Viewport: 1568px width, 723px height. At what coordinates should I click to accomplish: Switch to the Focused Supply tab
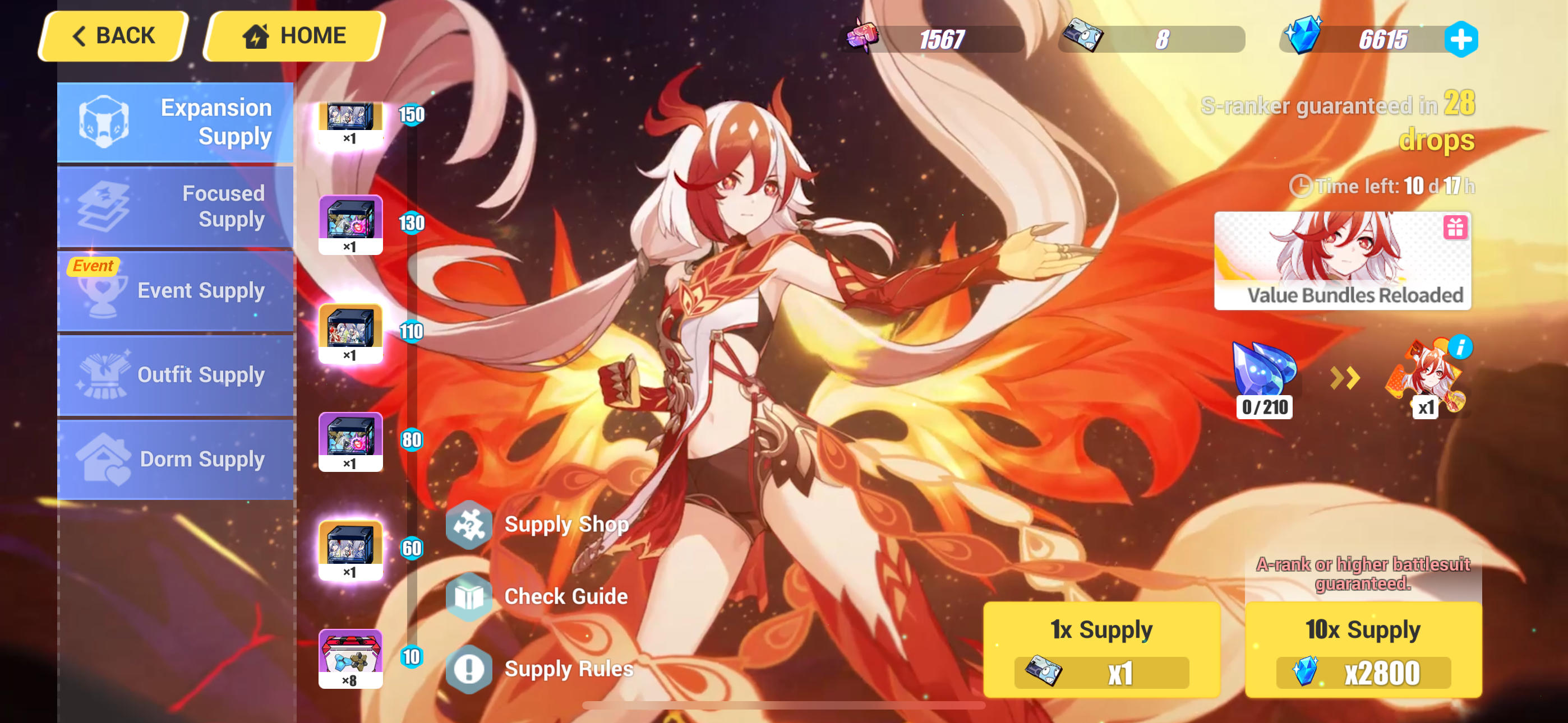tap(176, 206)
